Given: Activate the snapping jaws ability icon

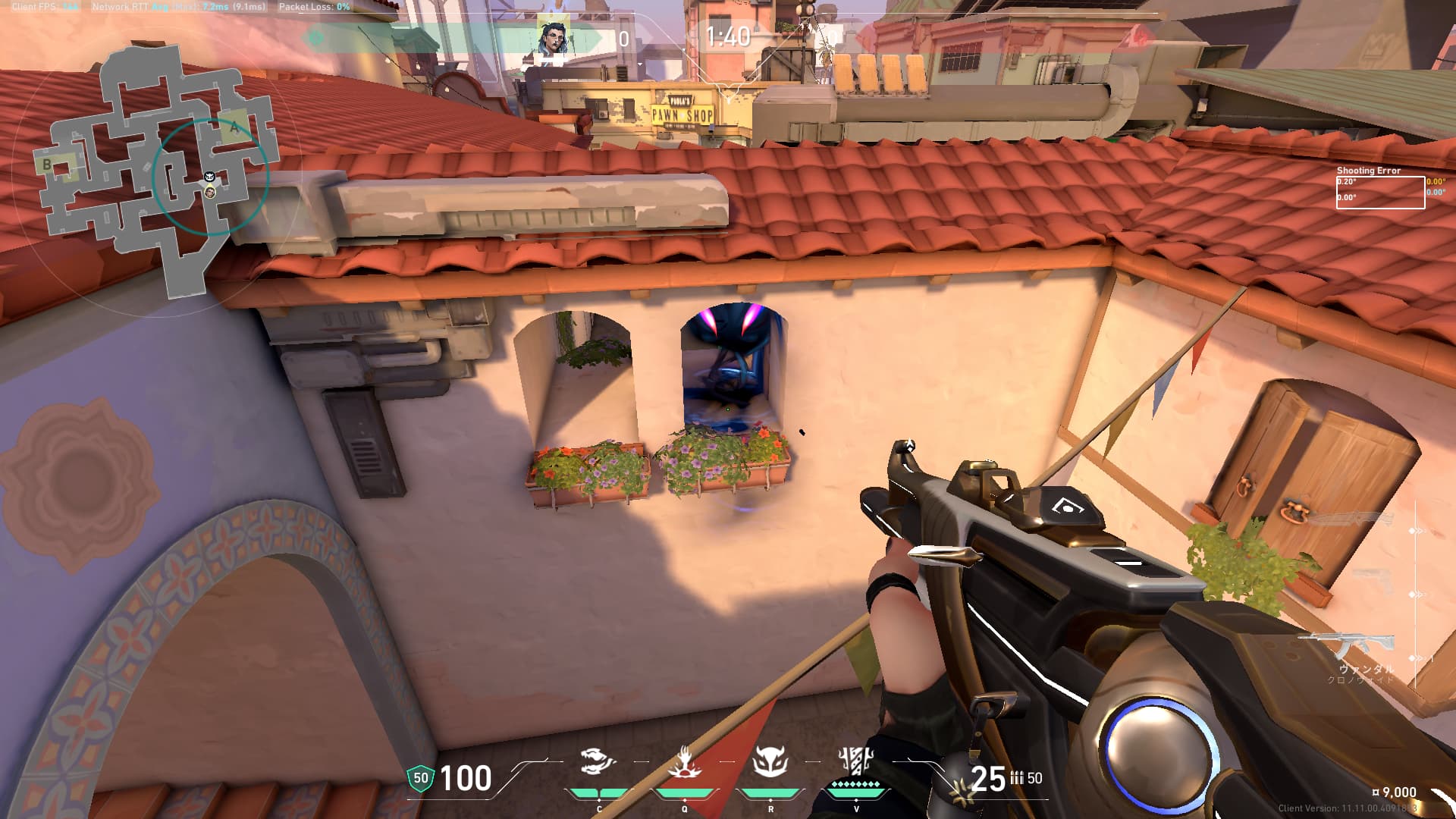Looking at the screenshot, I should pos(598,761).
